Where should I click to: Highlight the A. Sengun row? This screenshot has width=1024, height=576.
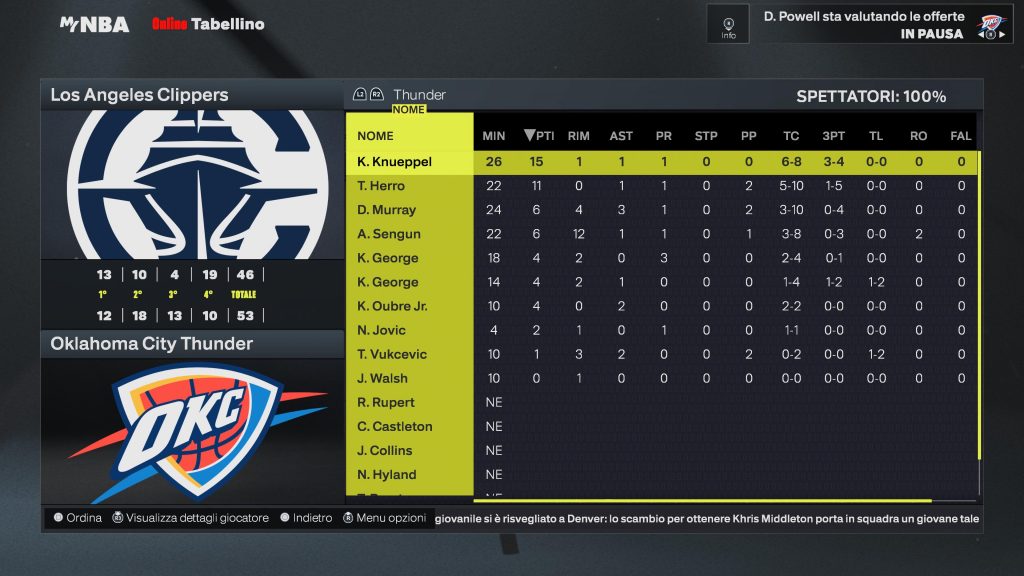389,234
